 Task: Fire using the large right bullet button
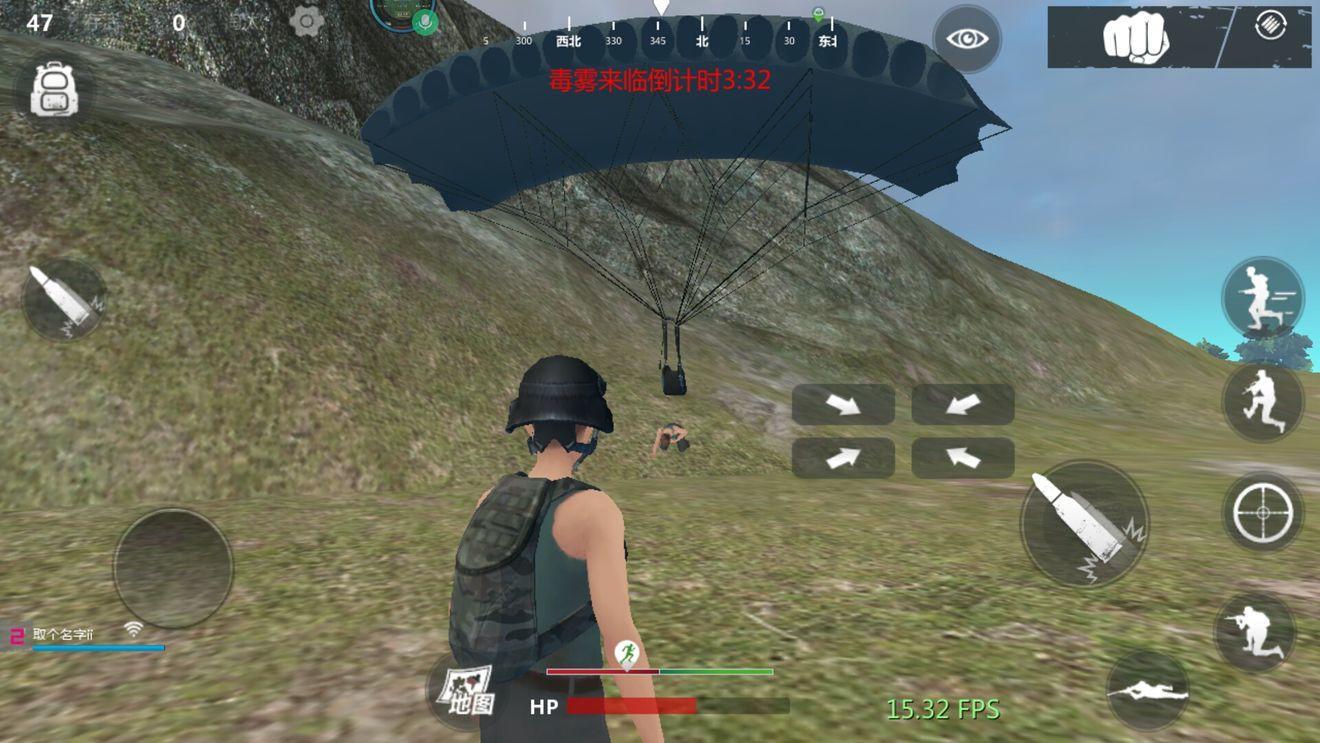tap(1084, 522)
